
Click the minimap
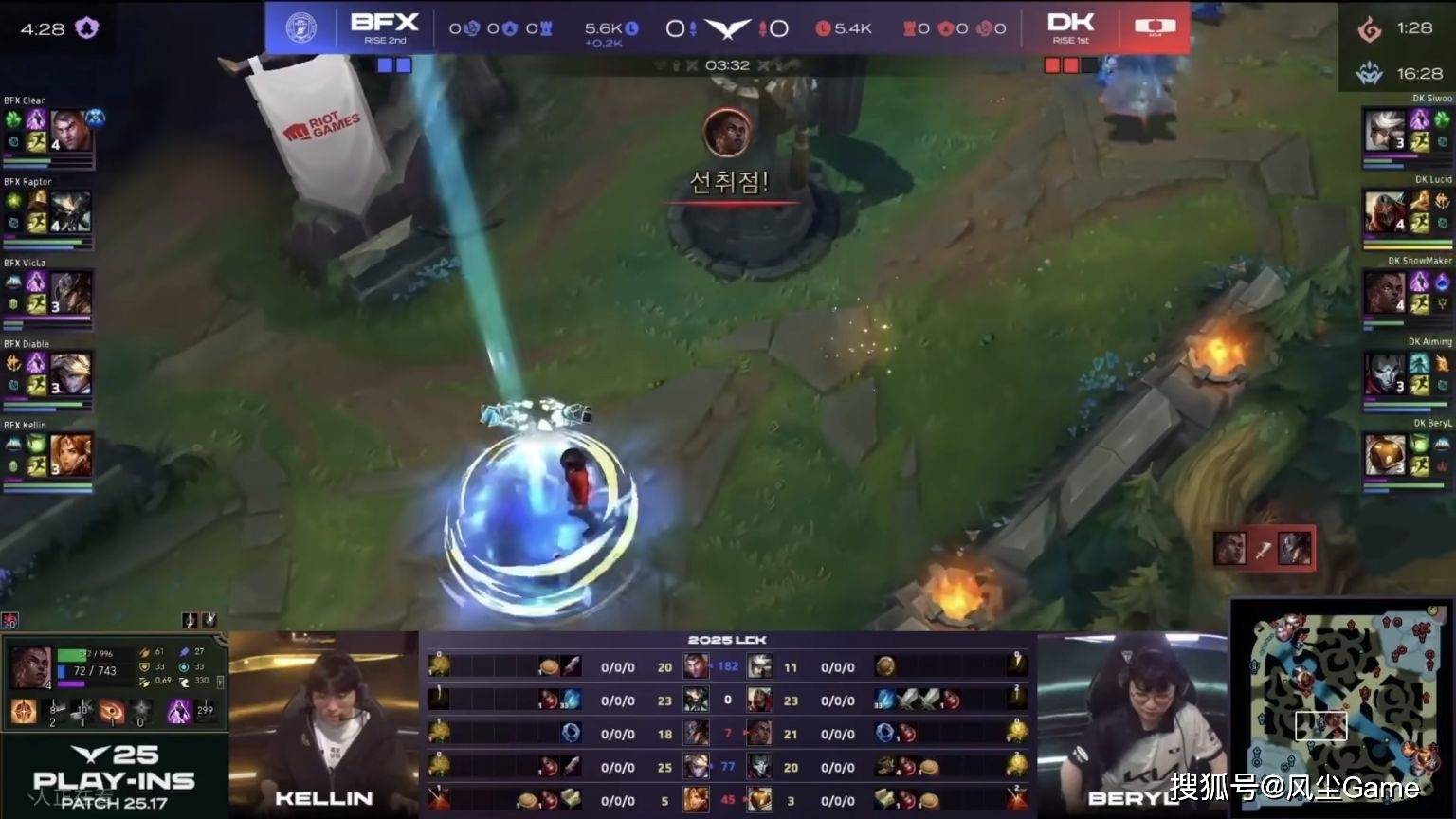point(1339,708)
